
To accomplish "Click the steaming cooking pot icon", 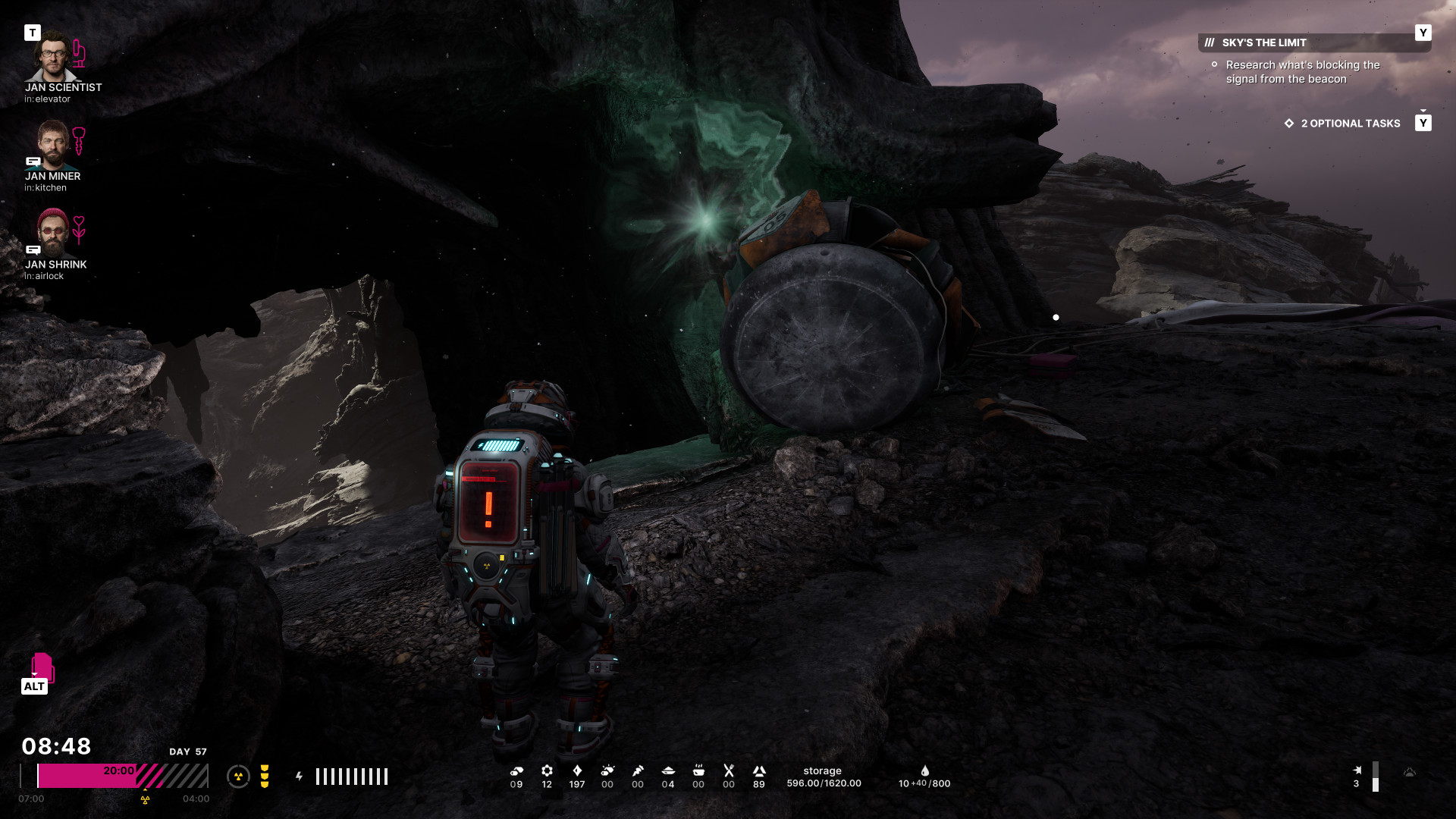I will [698, 771].
